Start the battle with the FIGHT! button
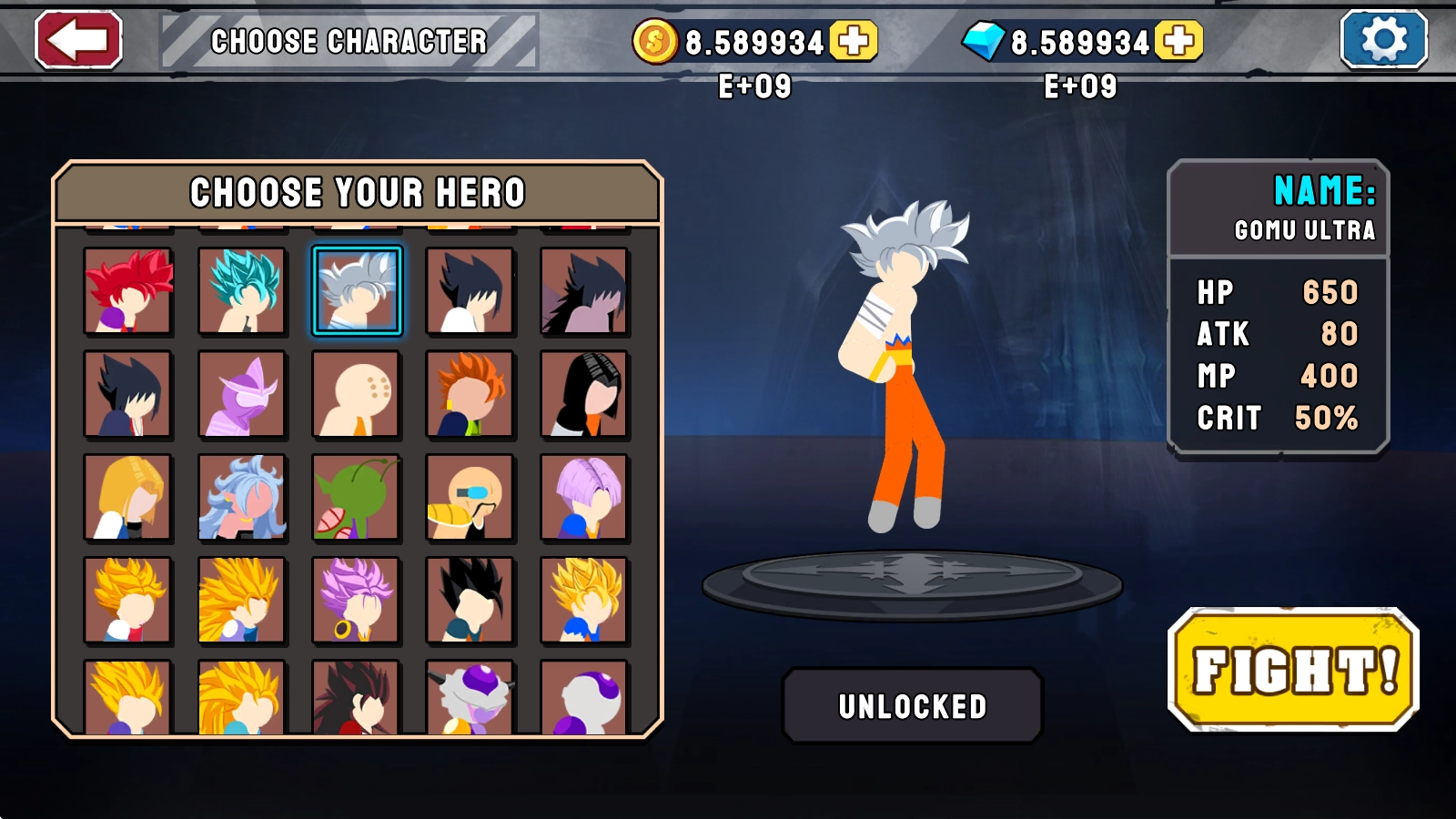Viewport: 1456px width, 819px height. point(1293,671)
